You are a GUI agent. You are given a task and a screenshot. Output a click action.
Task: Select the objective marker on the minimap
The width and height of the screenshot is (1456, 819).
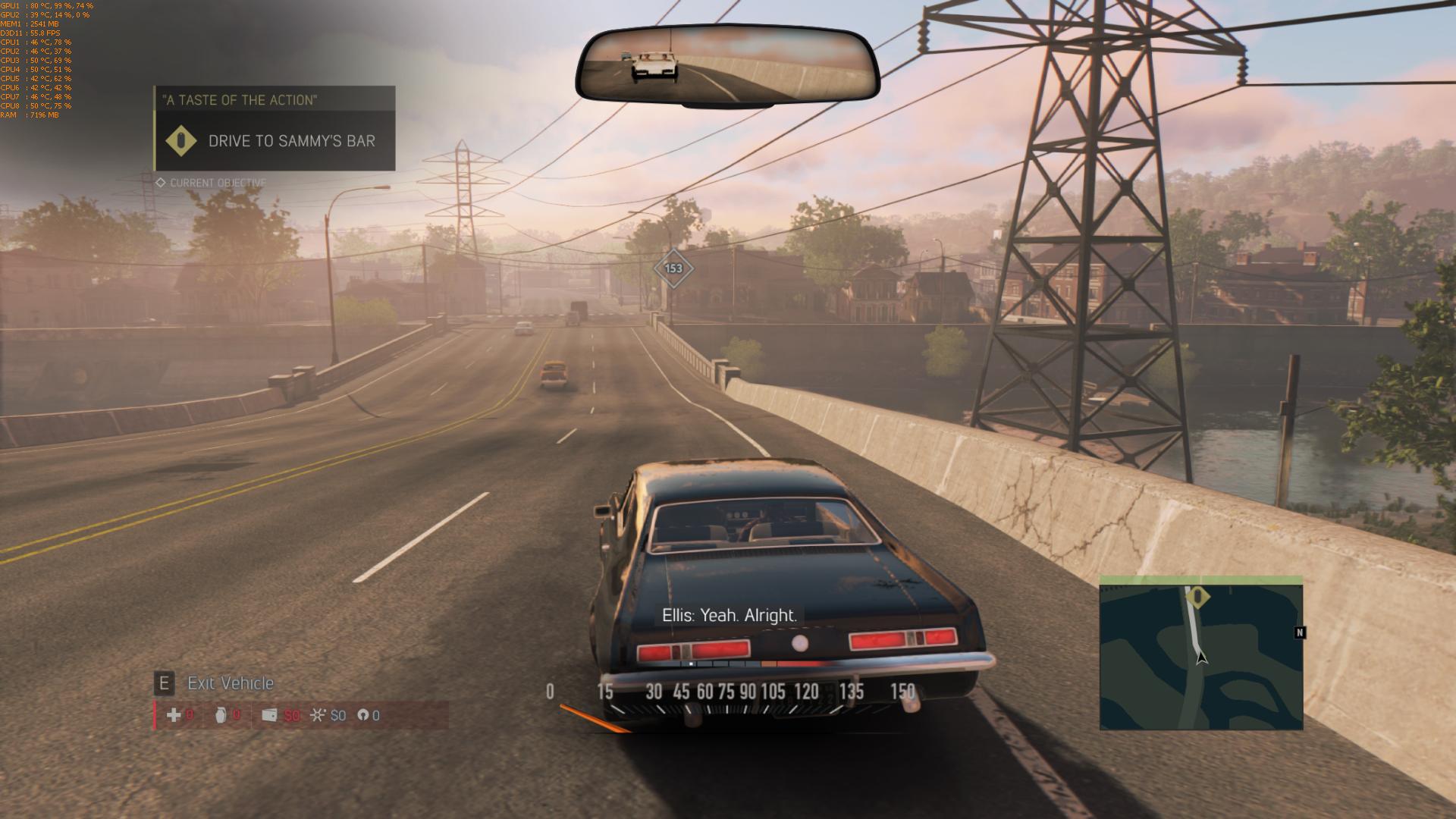coord(1197,597)
